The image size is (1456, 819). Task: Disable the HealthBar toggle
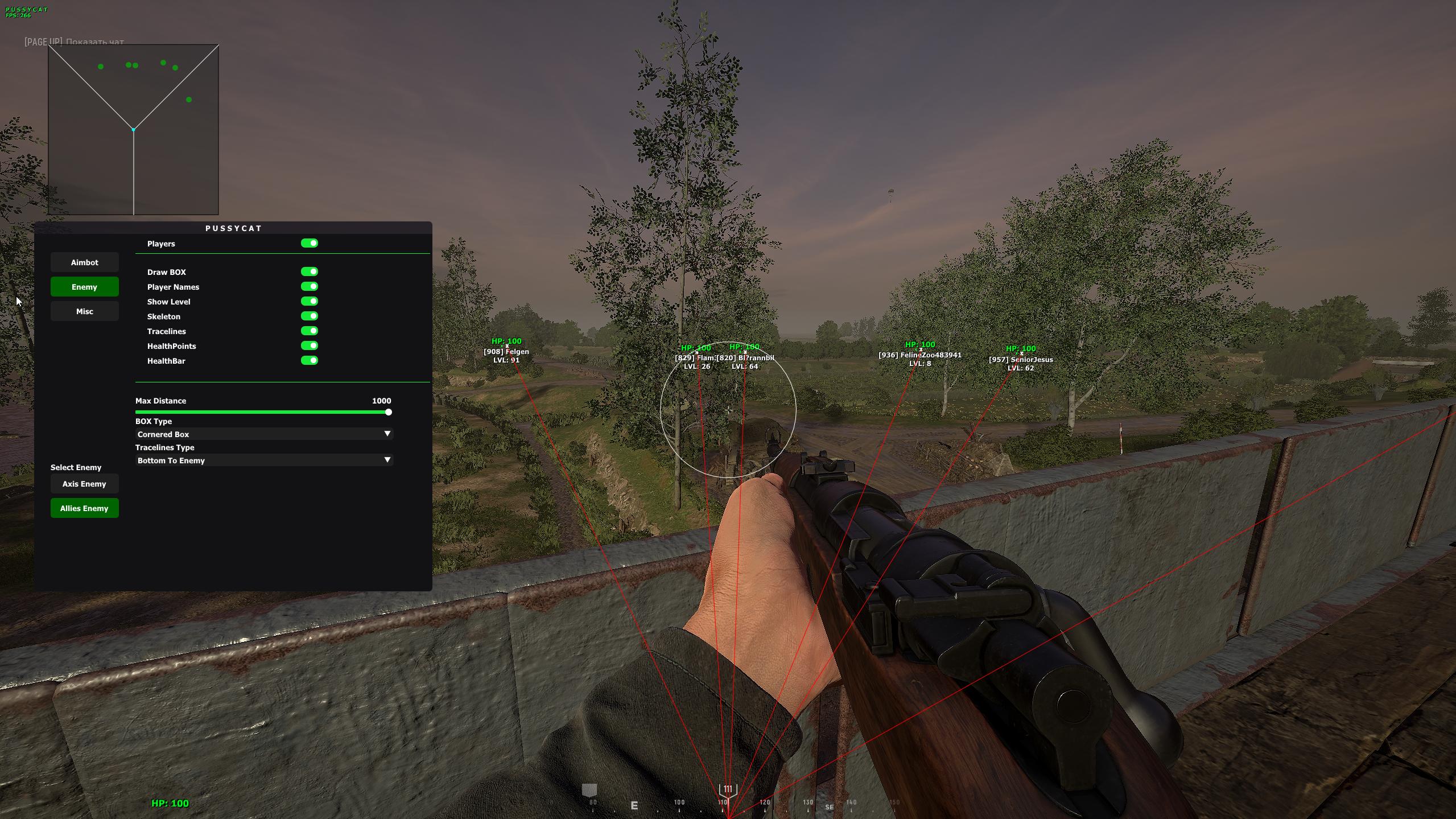click(x=310, y=361)
